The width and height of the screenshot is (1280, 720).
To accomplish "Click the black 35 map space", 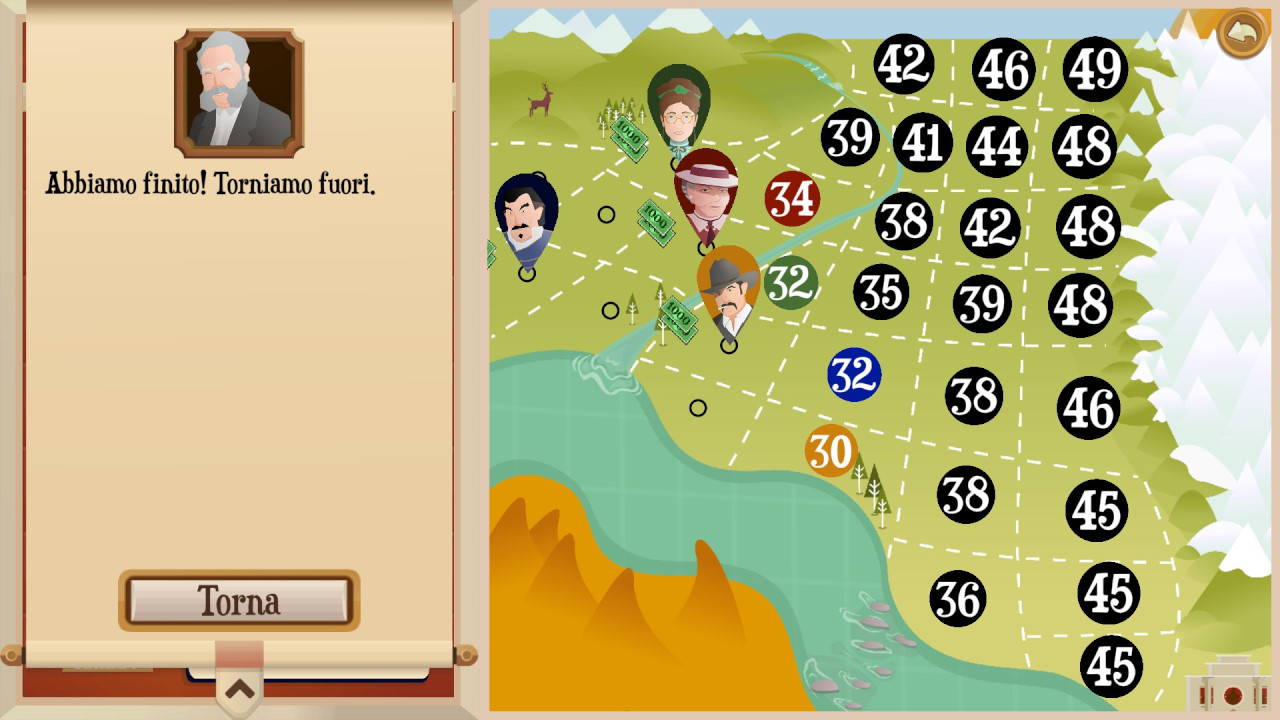I will point(881,292).
